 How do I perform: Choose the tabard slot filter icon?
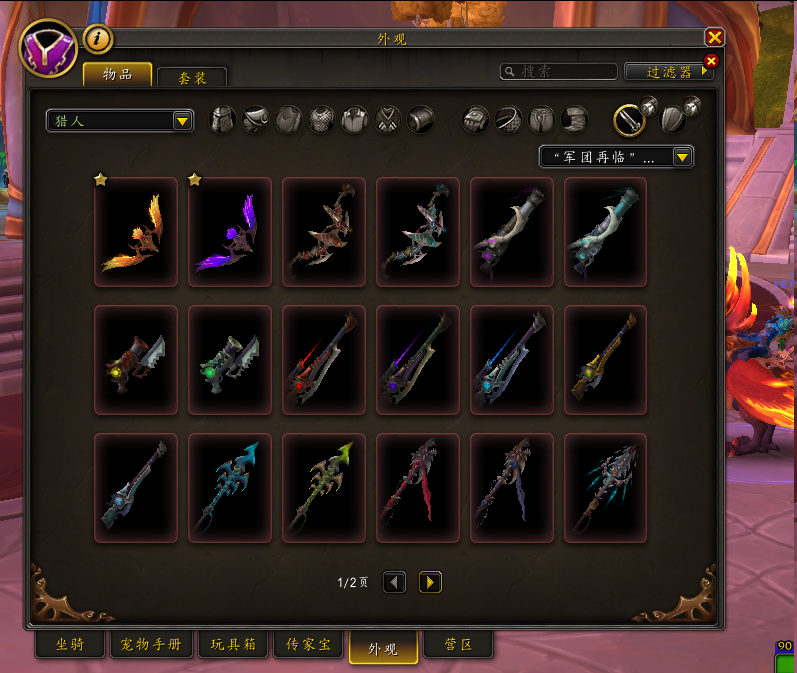pos(389,120)
